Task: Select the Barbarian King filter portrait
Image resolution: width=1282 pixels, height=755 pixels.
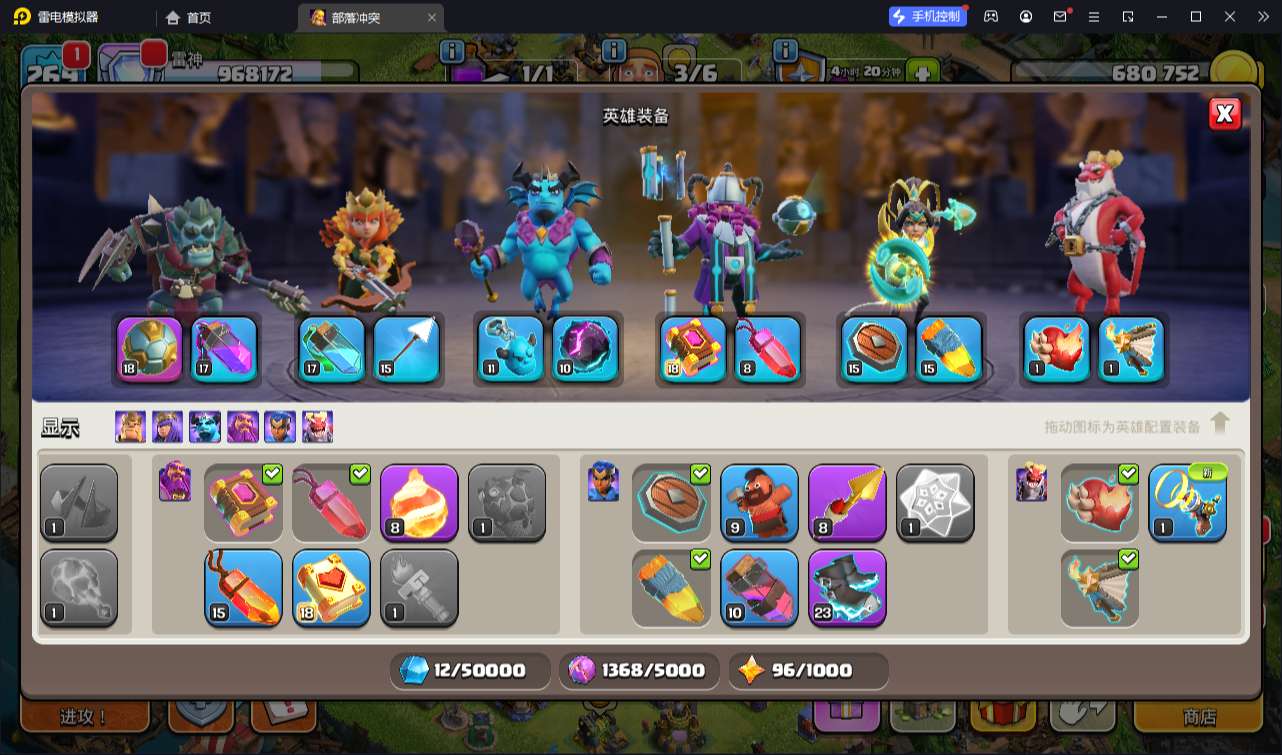Action: pos(130,427)
